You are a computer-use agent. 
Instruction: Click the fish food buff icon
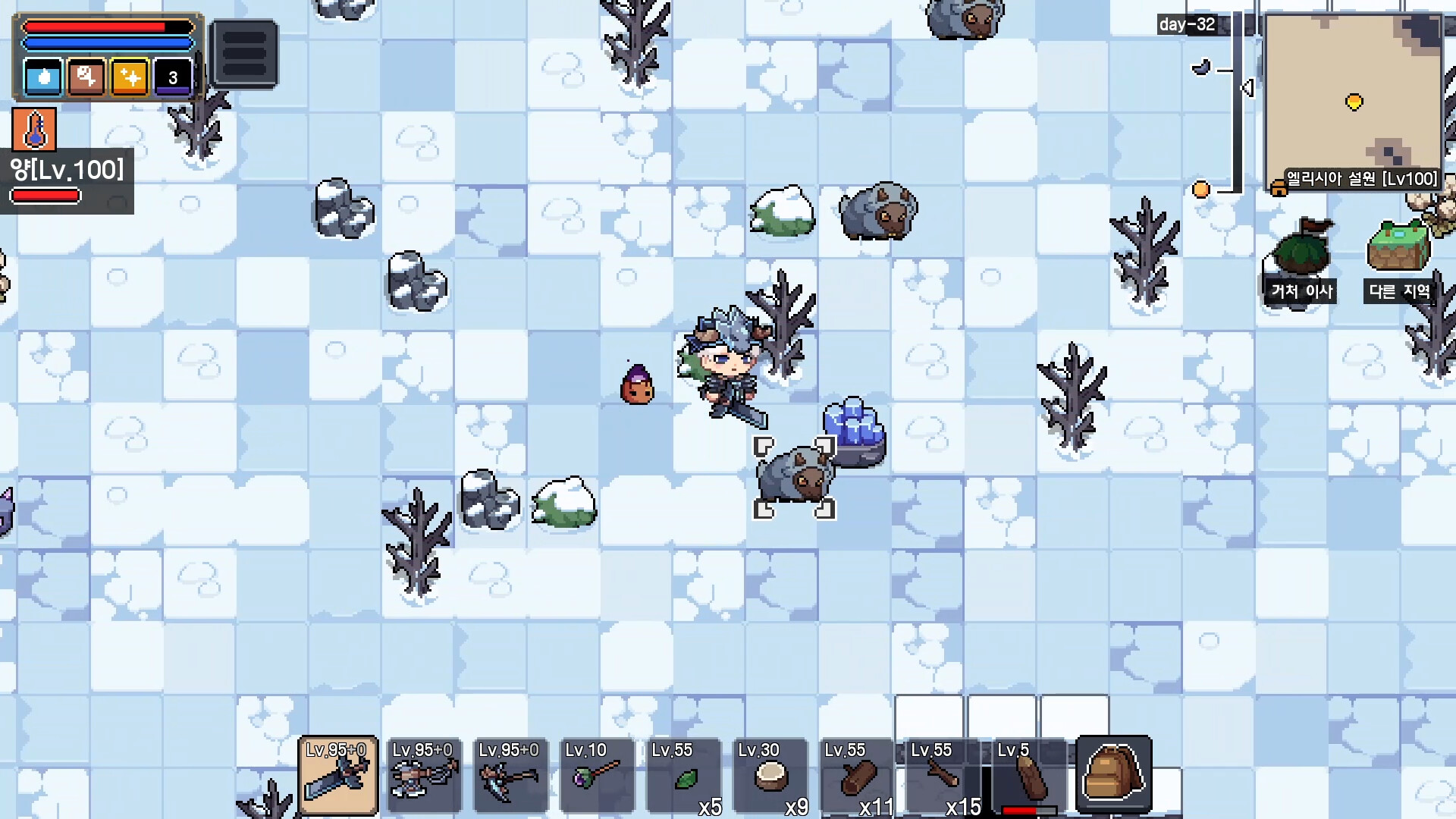click(86, 77)
